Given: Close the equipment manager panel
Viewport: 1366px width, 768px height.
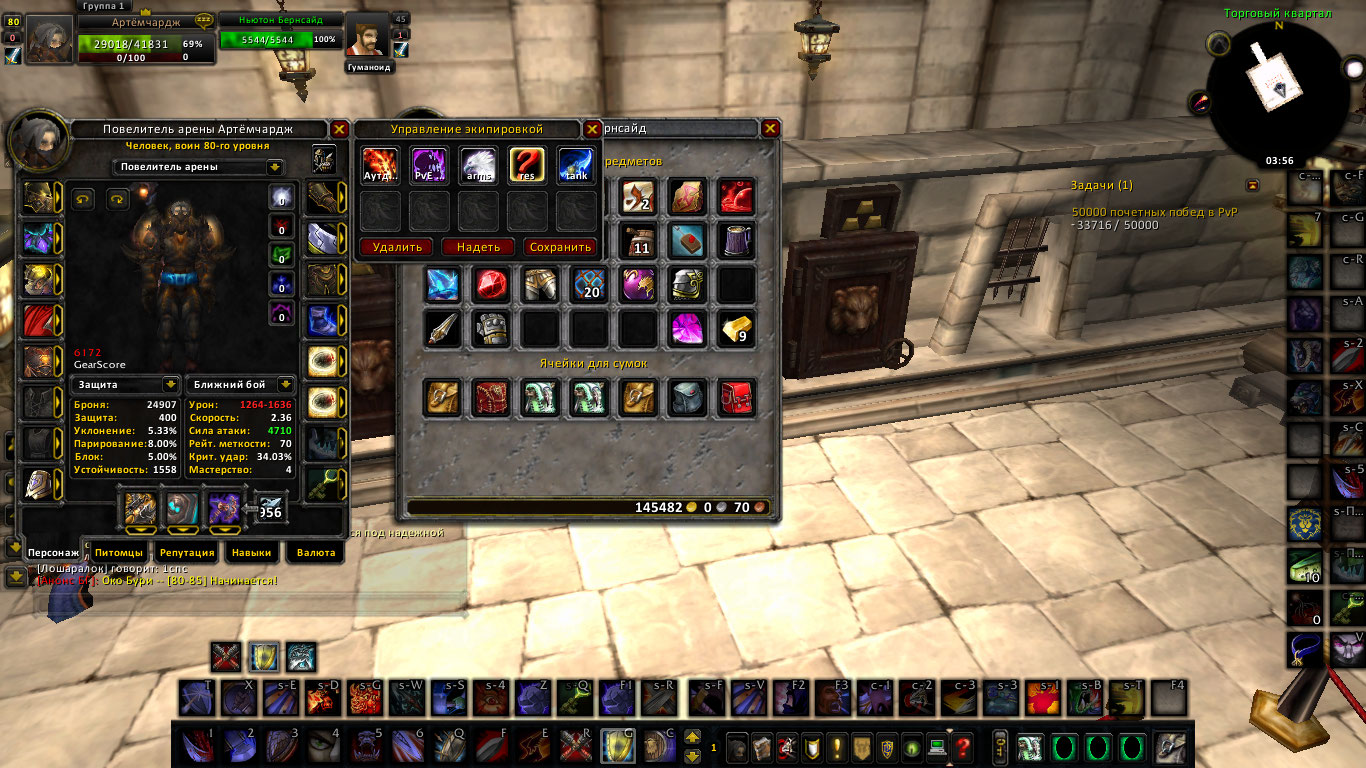Looking at the screenshot, I should pyautogui.click(x=593, y=129).
